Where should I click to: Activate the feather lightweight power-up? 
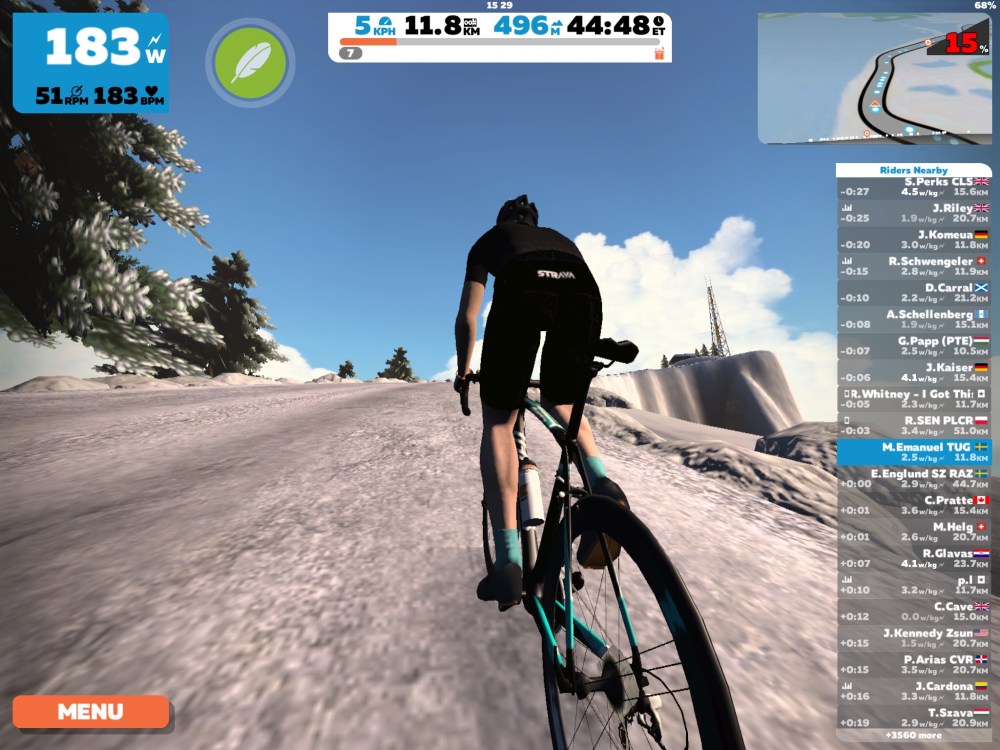(x=250, y=63)
